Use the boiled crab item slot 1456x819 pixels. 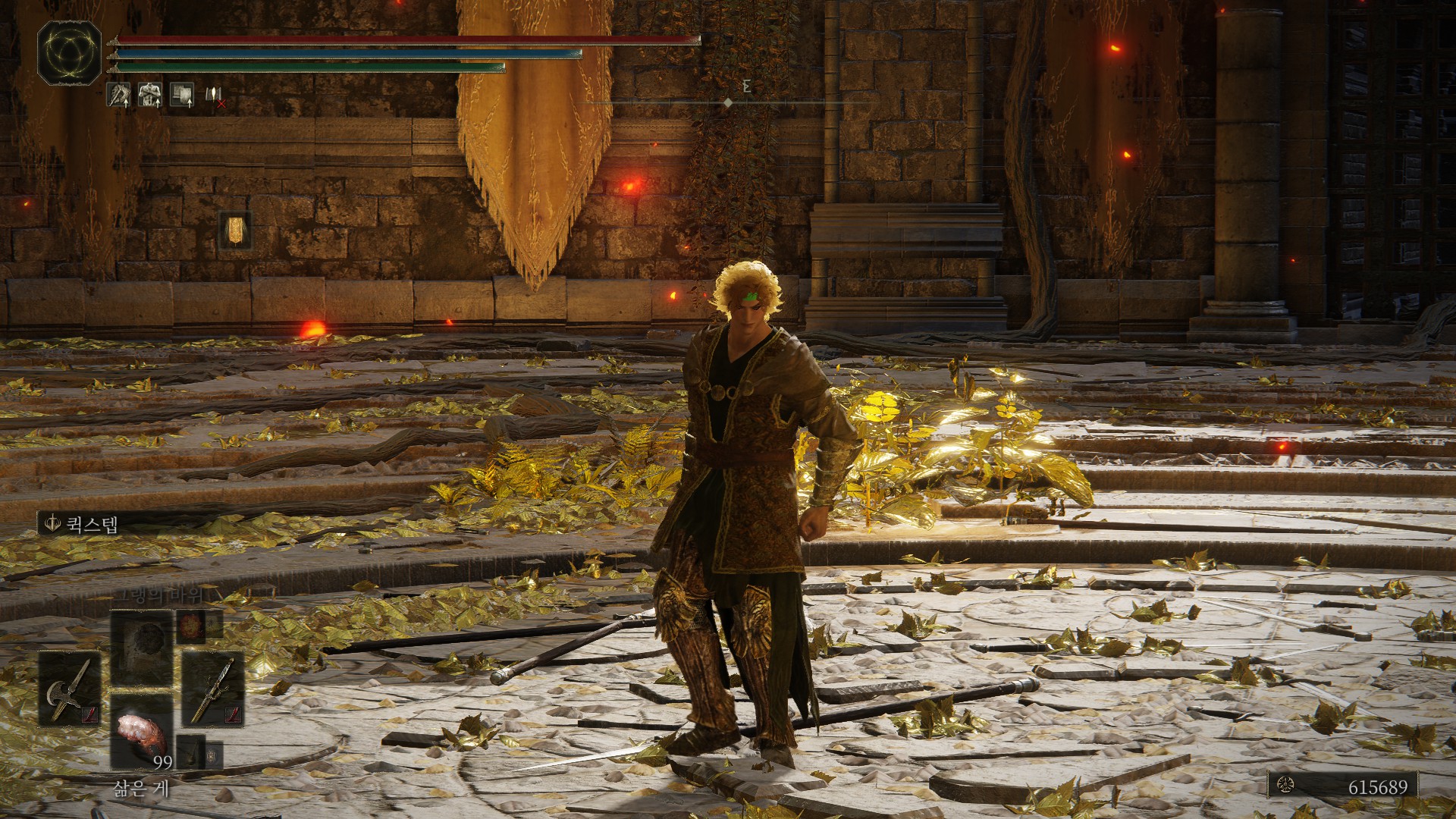[142, 731]
